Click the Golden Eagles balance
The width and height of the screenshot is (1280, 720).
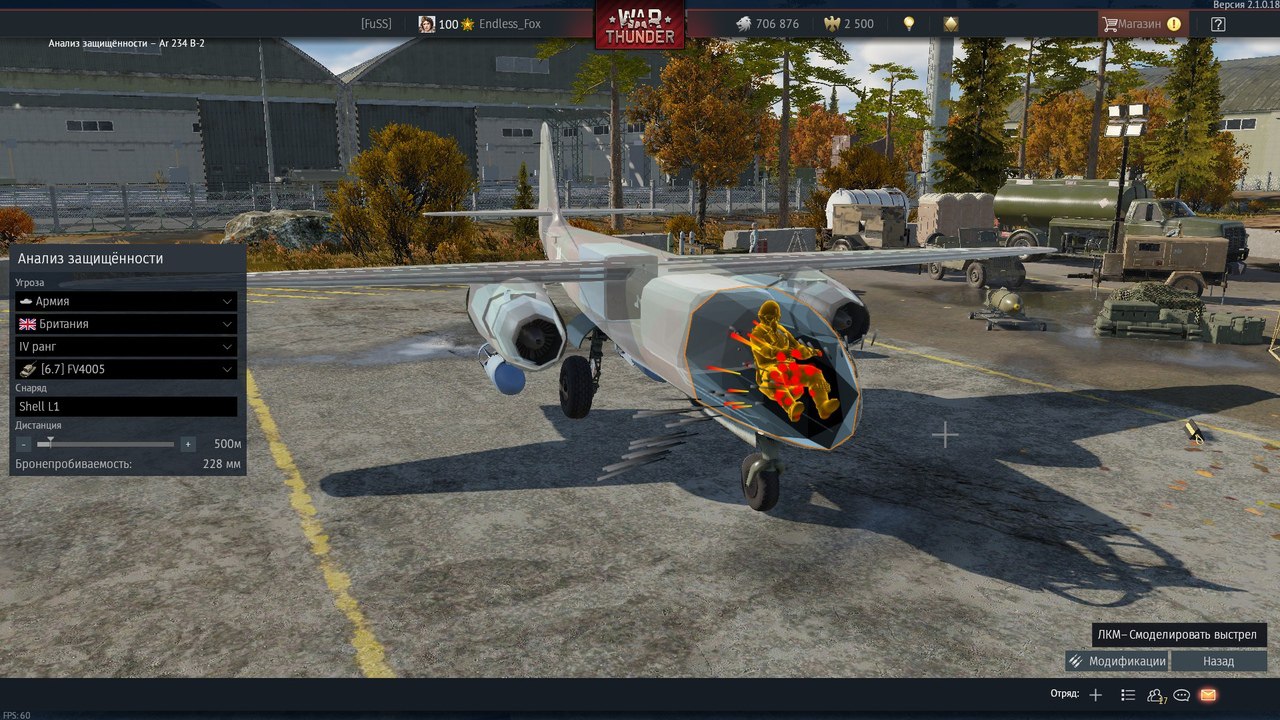pyautogui.click(x=849, y=24)
